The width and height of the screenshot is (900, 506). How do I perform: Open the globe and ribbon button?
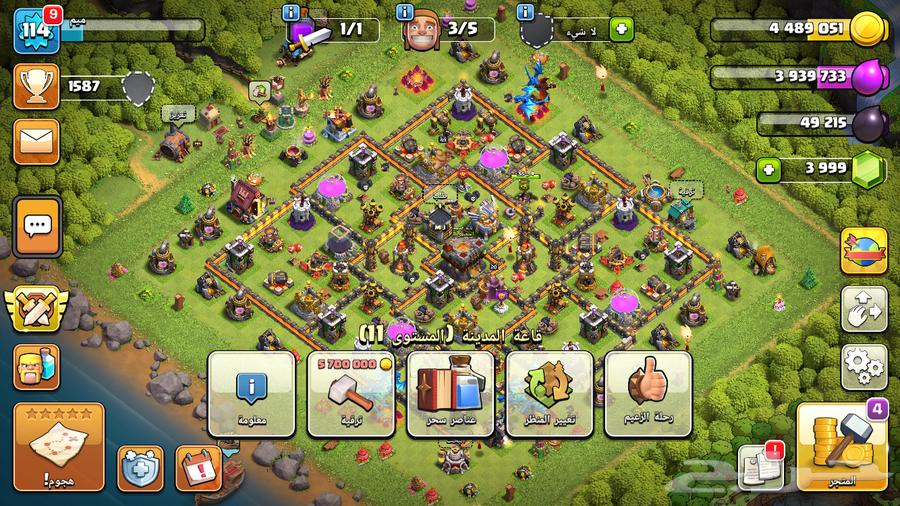[x=864, y=250]
